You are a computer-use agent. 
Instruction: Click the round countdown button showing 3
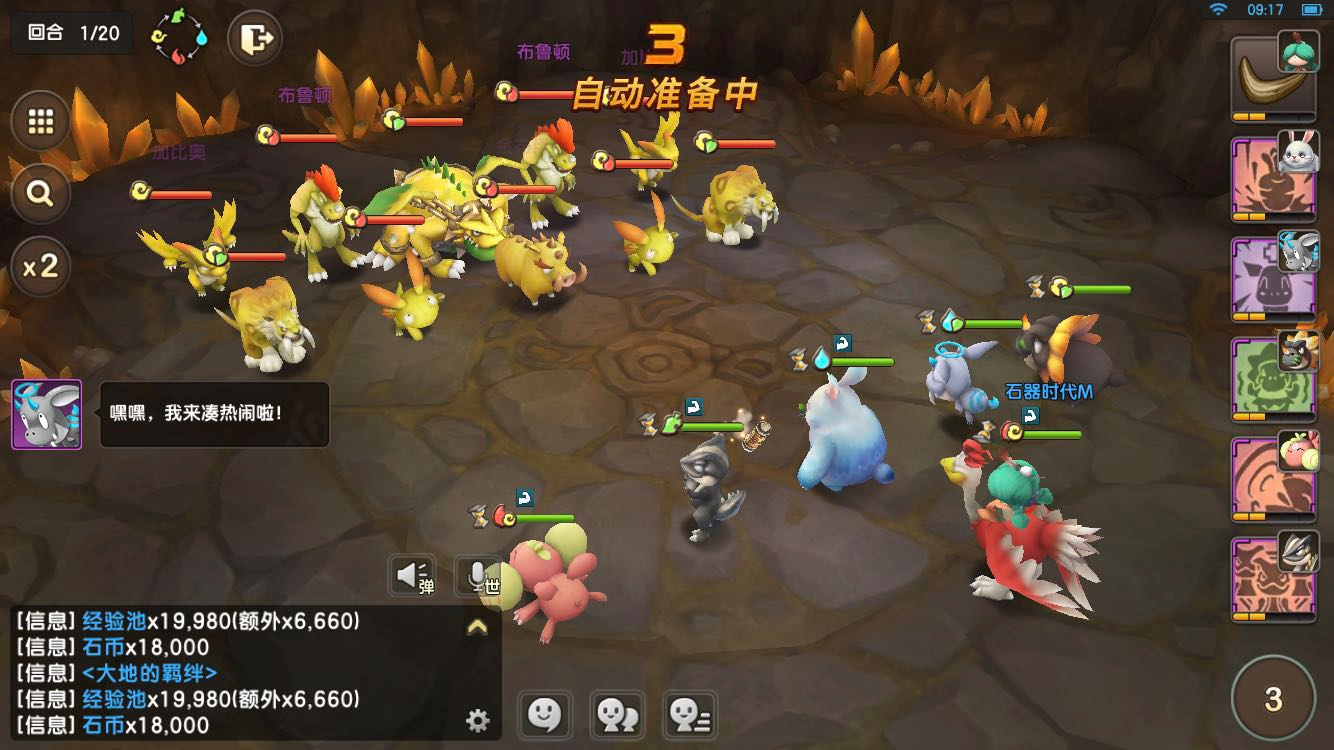(x=1273, y=698)
